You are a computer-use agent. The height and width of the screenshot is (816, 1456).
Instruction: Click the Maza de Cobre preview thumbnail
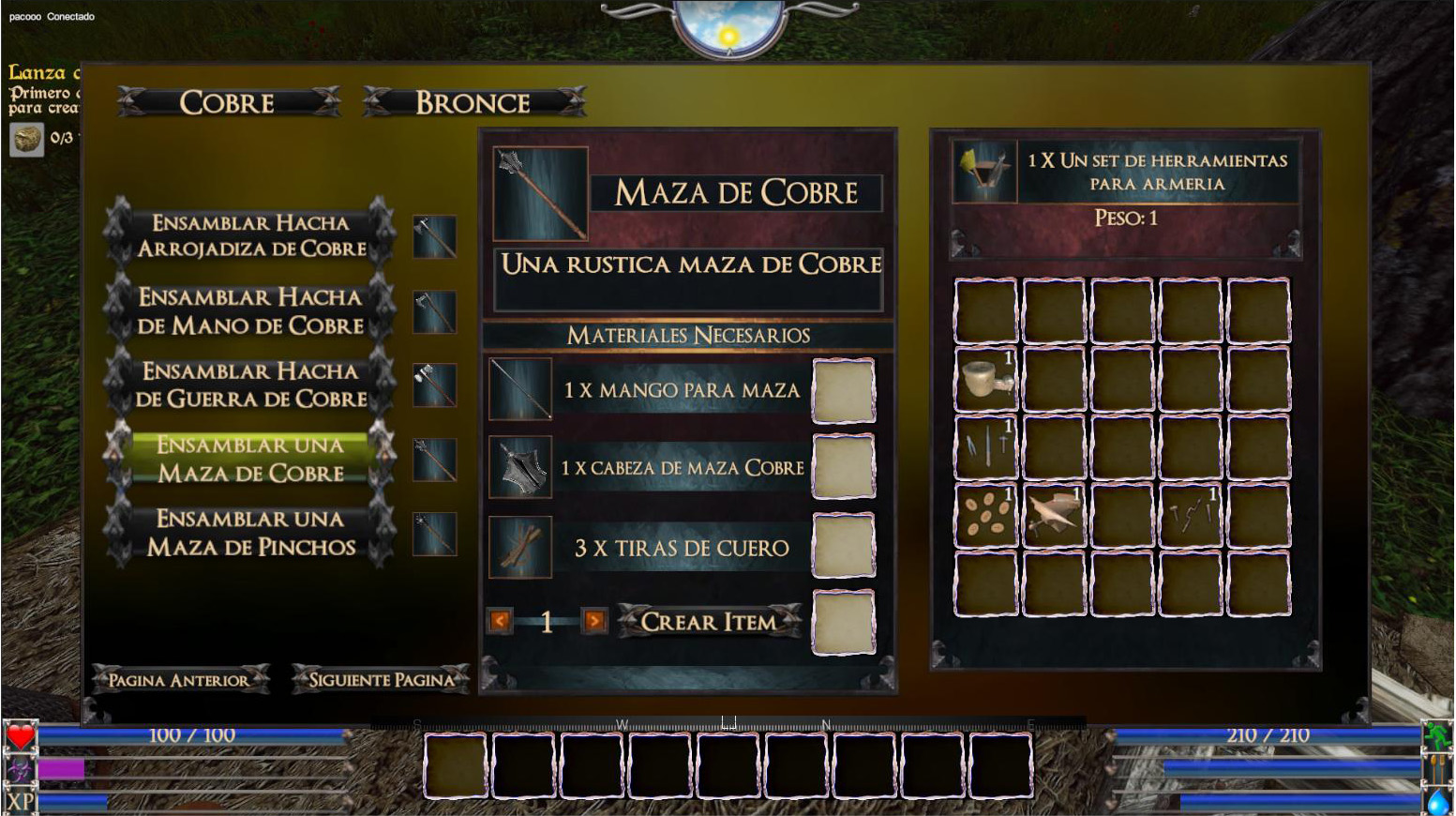point(540,192)
